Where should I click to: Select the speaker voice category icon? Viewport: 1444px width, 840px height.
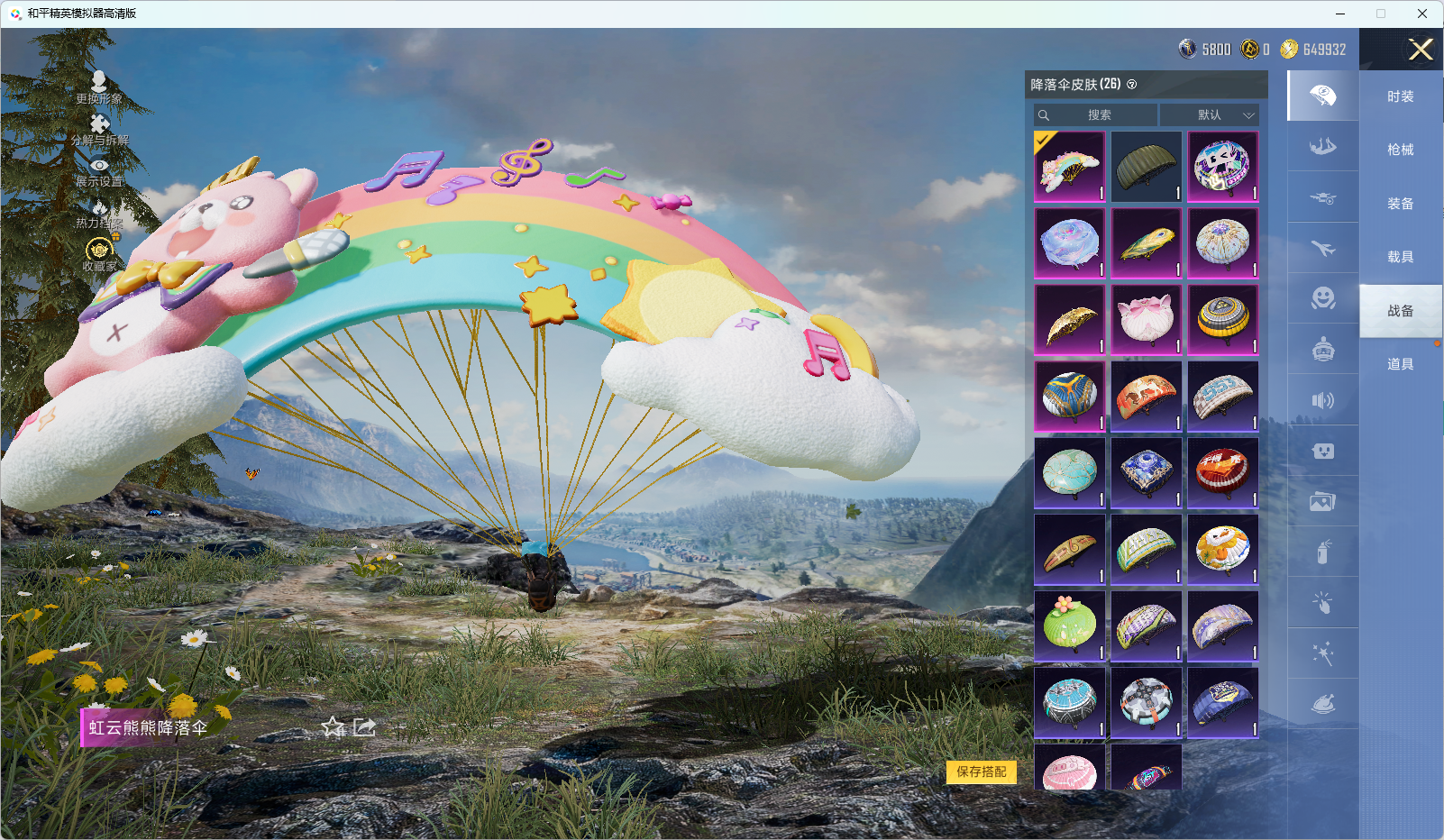pos(1322,400)
